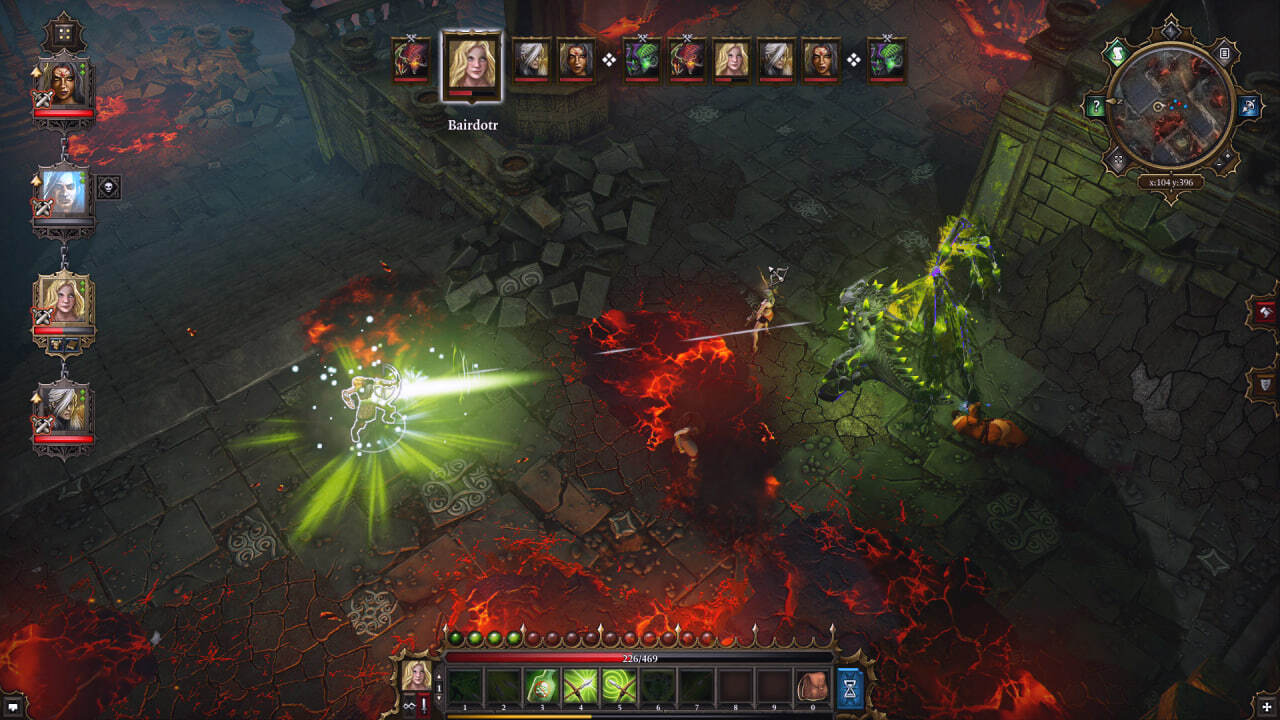Image resolution: width=1280 pixels, height=720 pixels.
Task: Select the dark-haired woman's party portrait
Action: pos(64,86)
